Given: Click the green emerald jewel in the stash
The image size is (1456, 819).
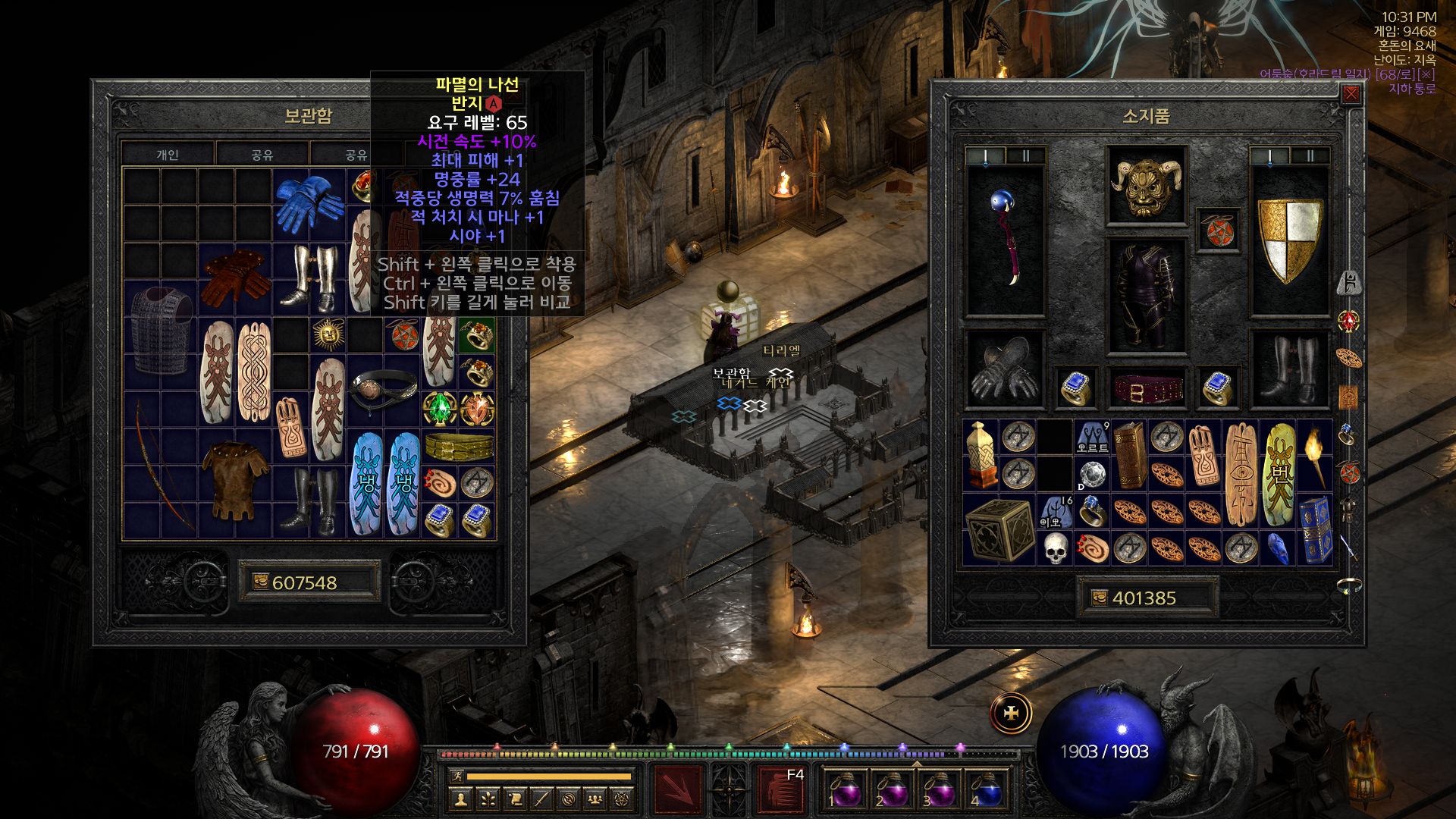Looking at the screenshot, I should click(440, 409).
